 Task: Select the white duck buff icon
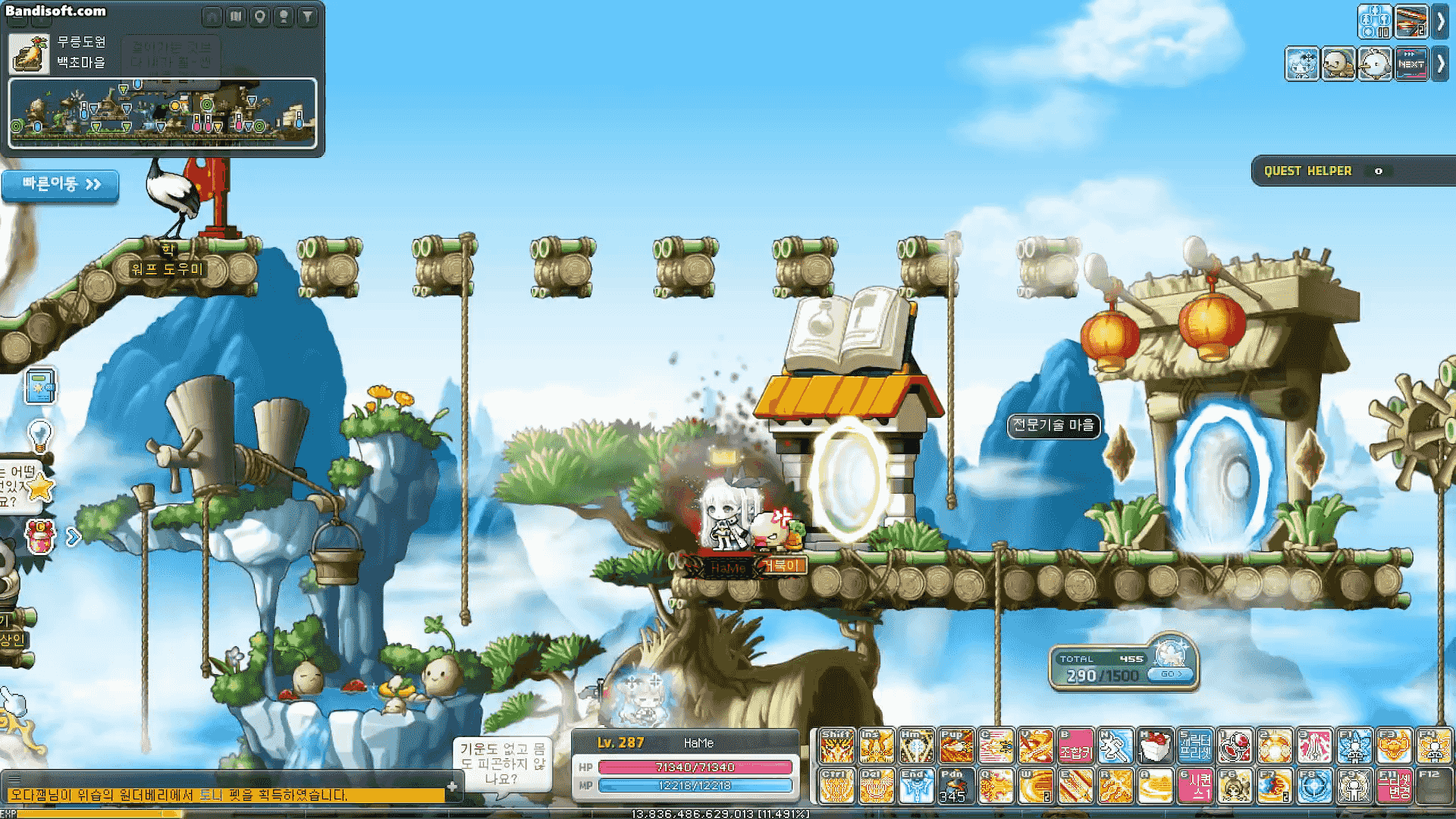[1375, 64]
